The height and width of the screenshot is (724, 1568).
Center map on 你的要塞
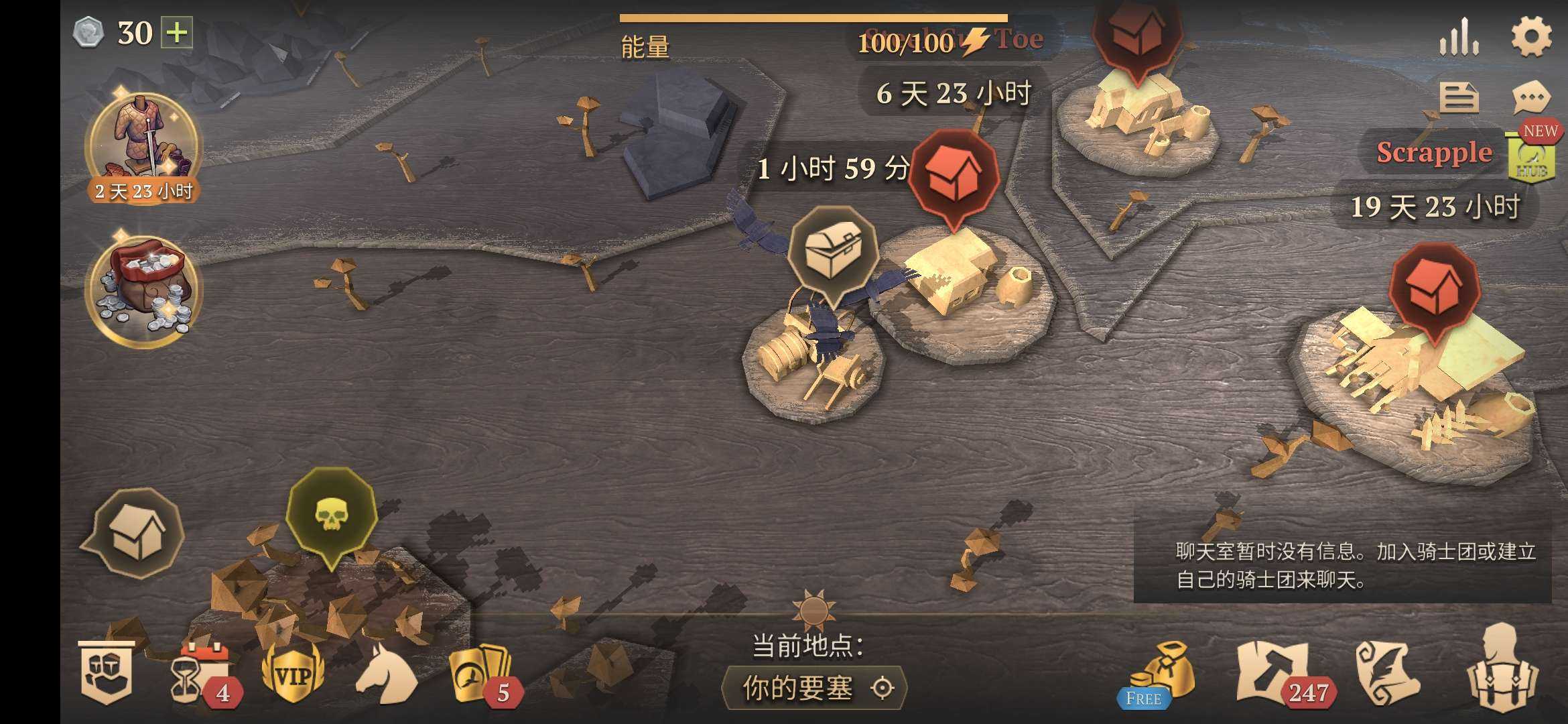pos(814,688)
